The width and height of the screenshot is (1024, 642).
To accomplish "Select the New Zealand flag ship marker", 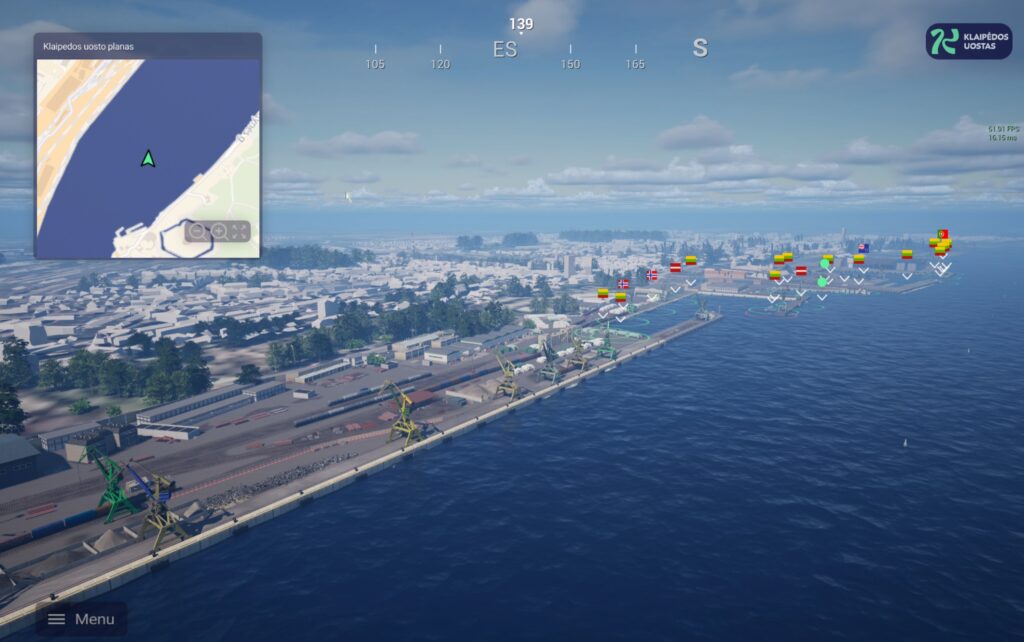I will pos(863,247).
